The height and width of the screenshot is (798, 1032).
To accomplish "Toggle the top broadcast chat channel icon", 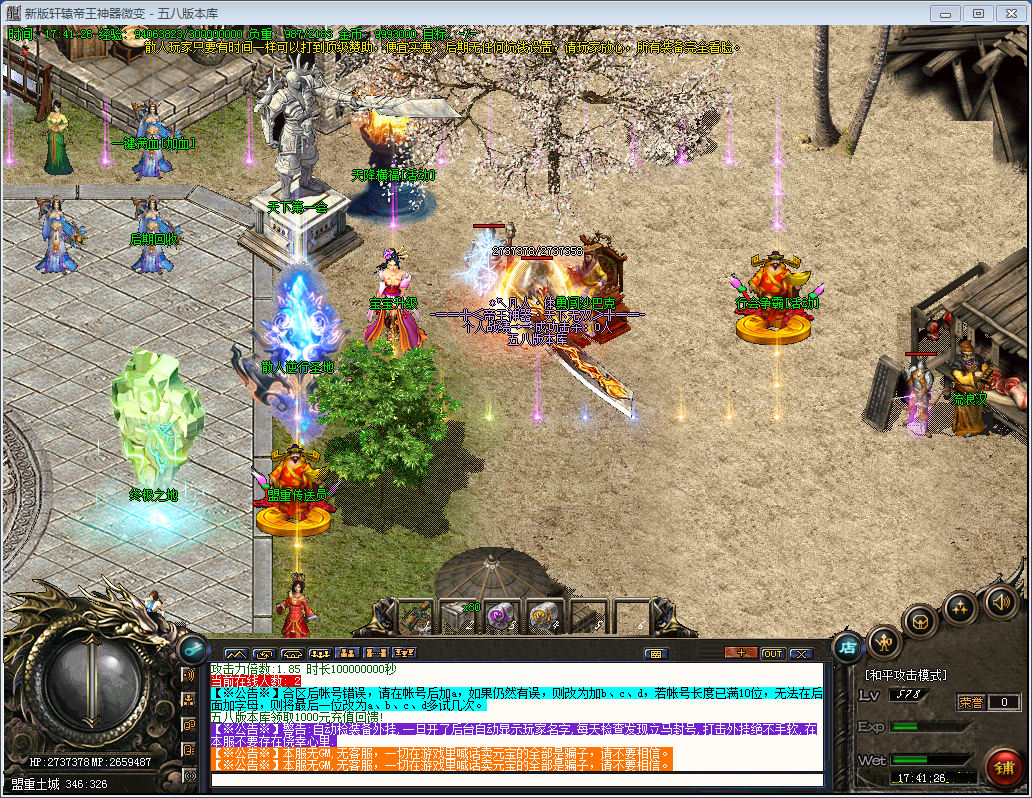I will pyautogui.click(x=189, y=674).
